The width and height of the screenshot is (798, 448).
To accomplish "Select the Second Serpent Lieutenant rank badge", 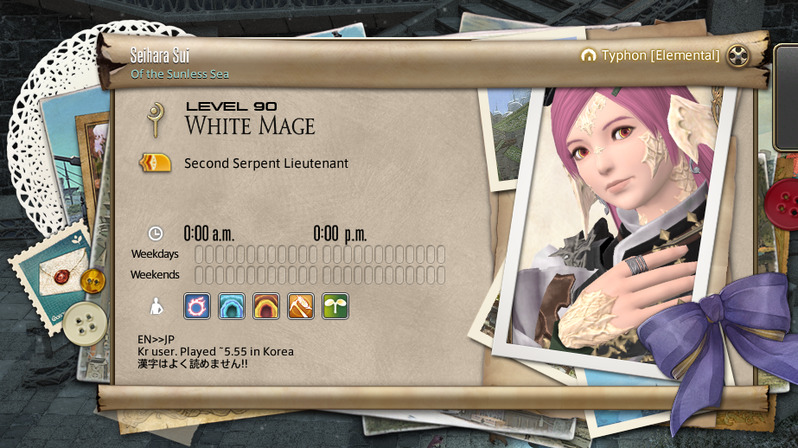I will 155,162.
